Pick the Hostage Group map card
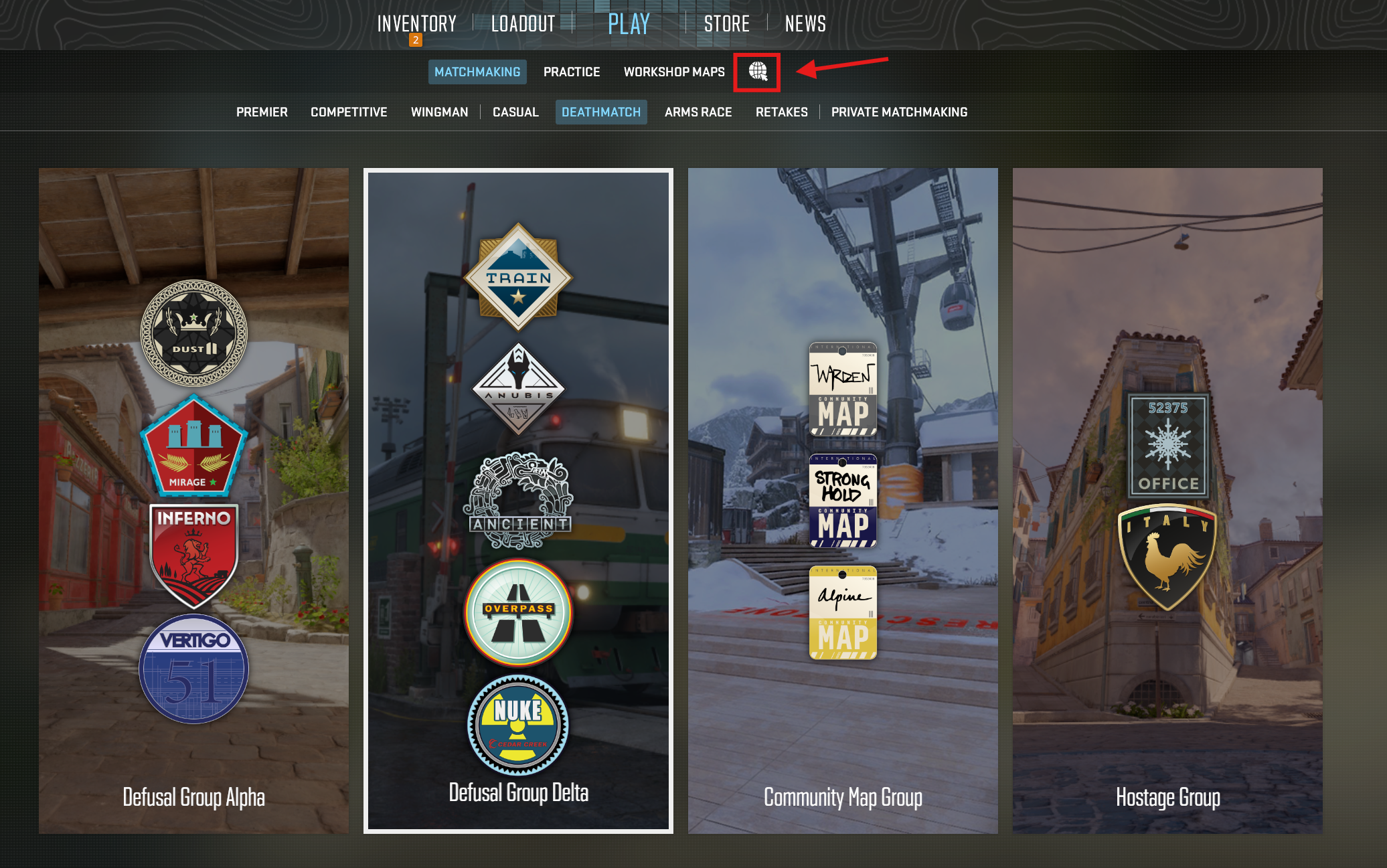The height and width of the screenshot is (868, 1387). (1167, 501)
